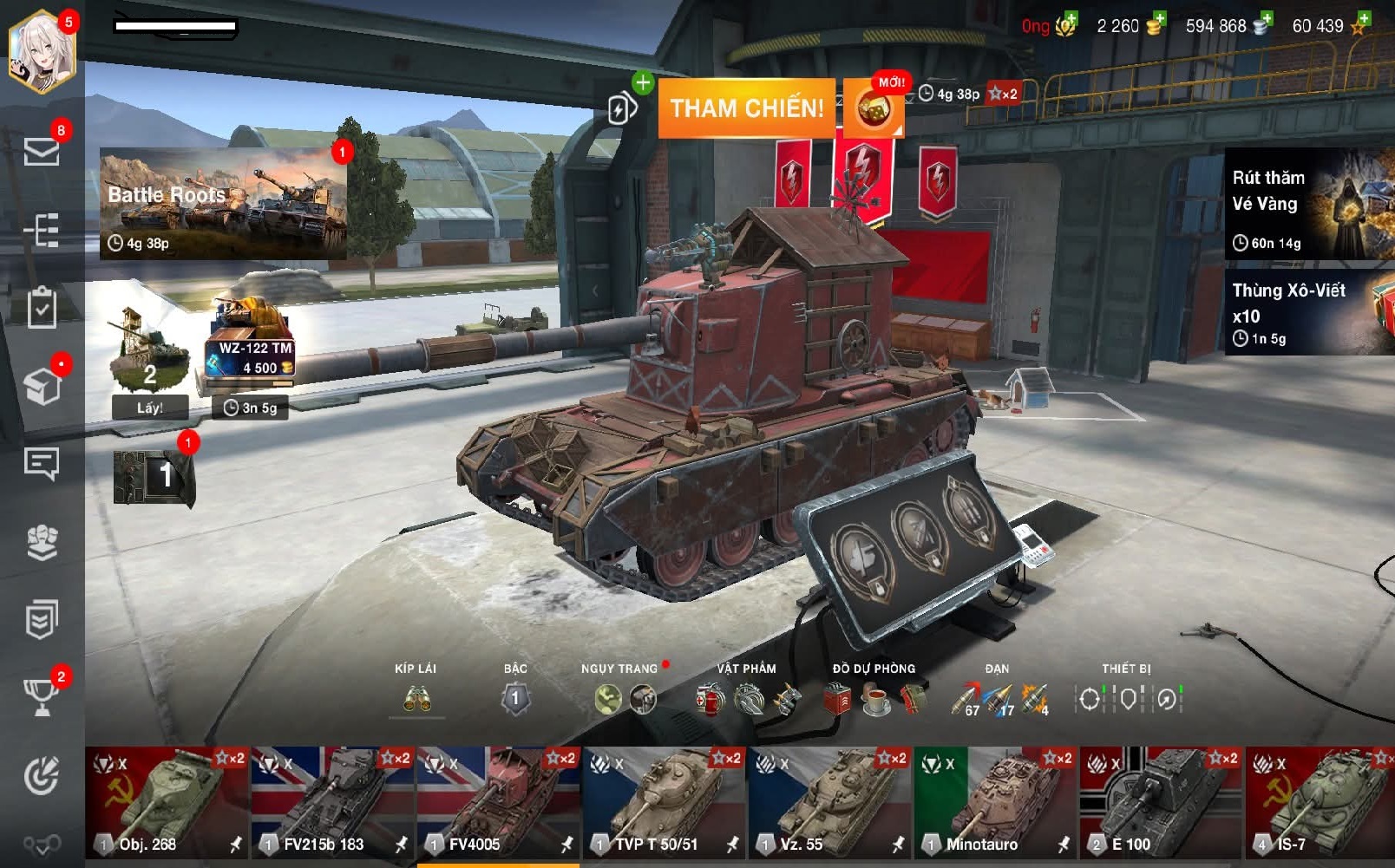Open the mail inbox icon
1395x868 pixels.
42,152
